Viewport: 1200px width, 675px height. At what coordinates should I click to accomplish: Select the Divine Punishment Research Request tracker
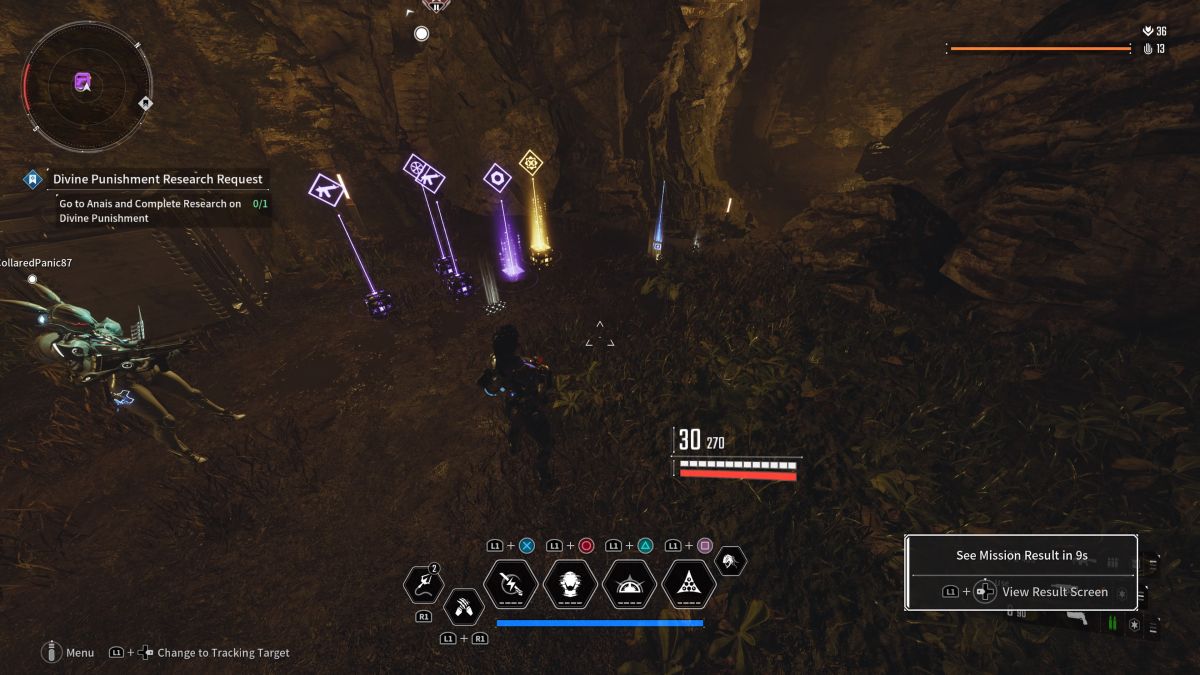pos(157,179)
